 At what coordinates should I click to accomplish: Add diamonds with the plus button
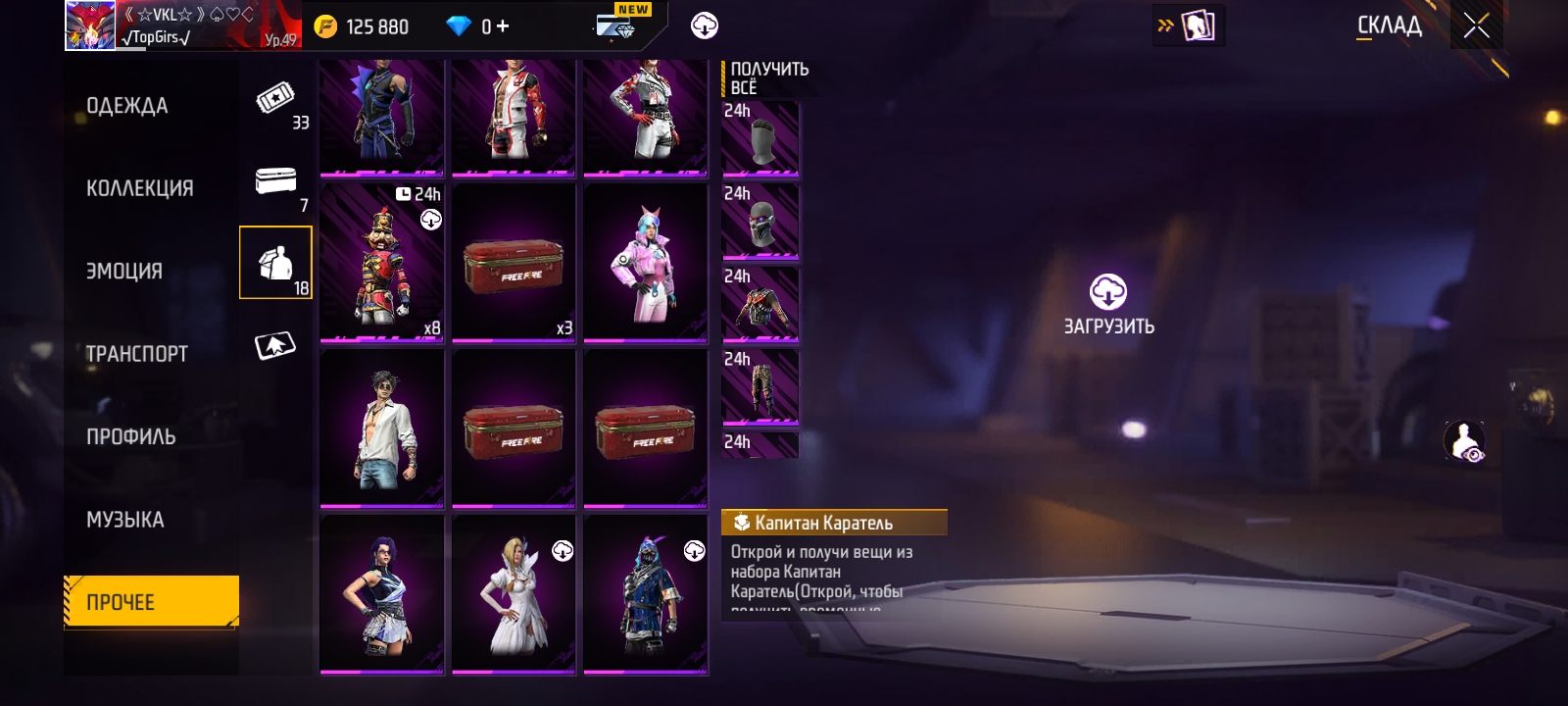pyautogui.click(x=503, y=26)
